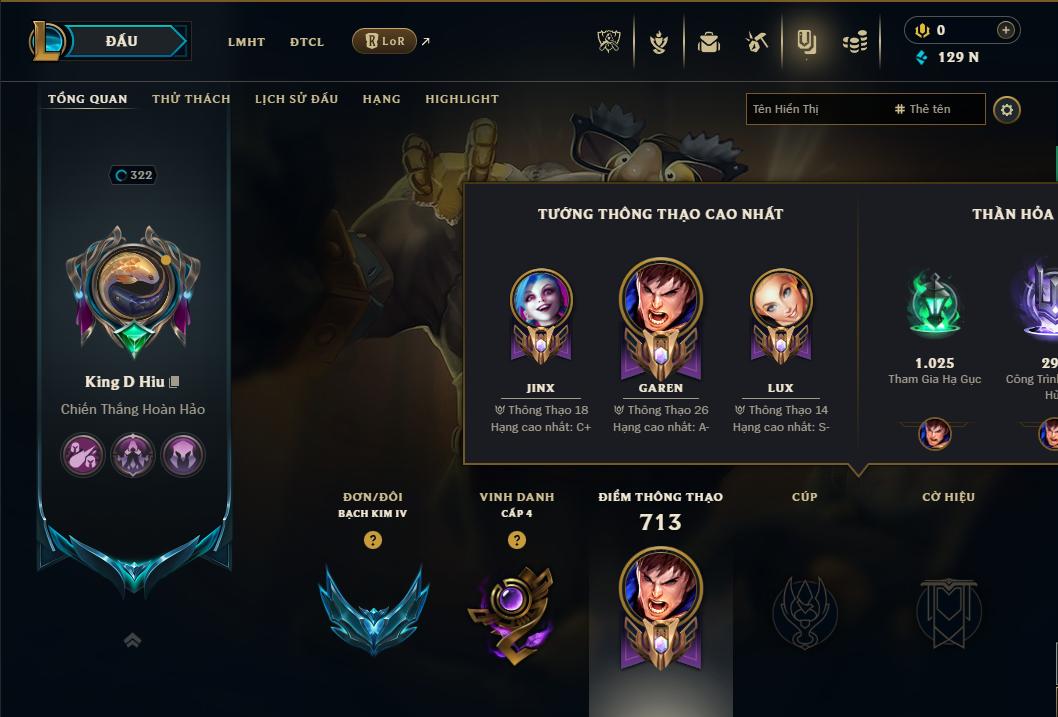Open the HIGHLIGHT tab
Screen dimensions: 1058x717
point(461,99)
